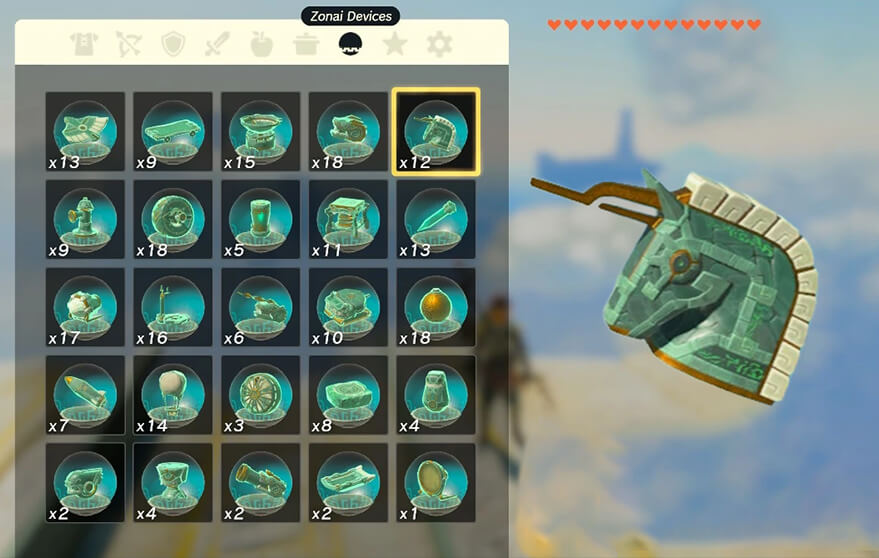Choose the Big Wheel device
The height and width of the screenshot is (558, 879).
tap(173, 219)
